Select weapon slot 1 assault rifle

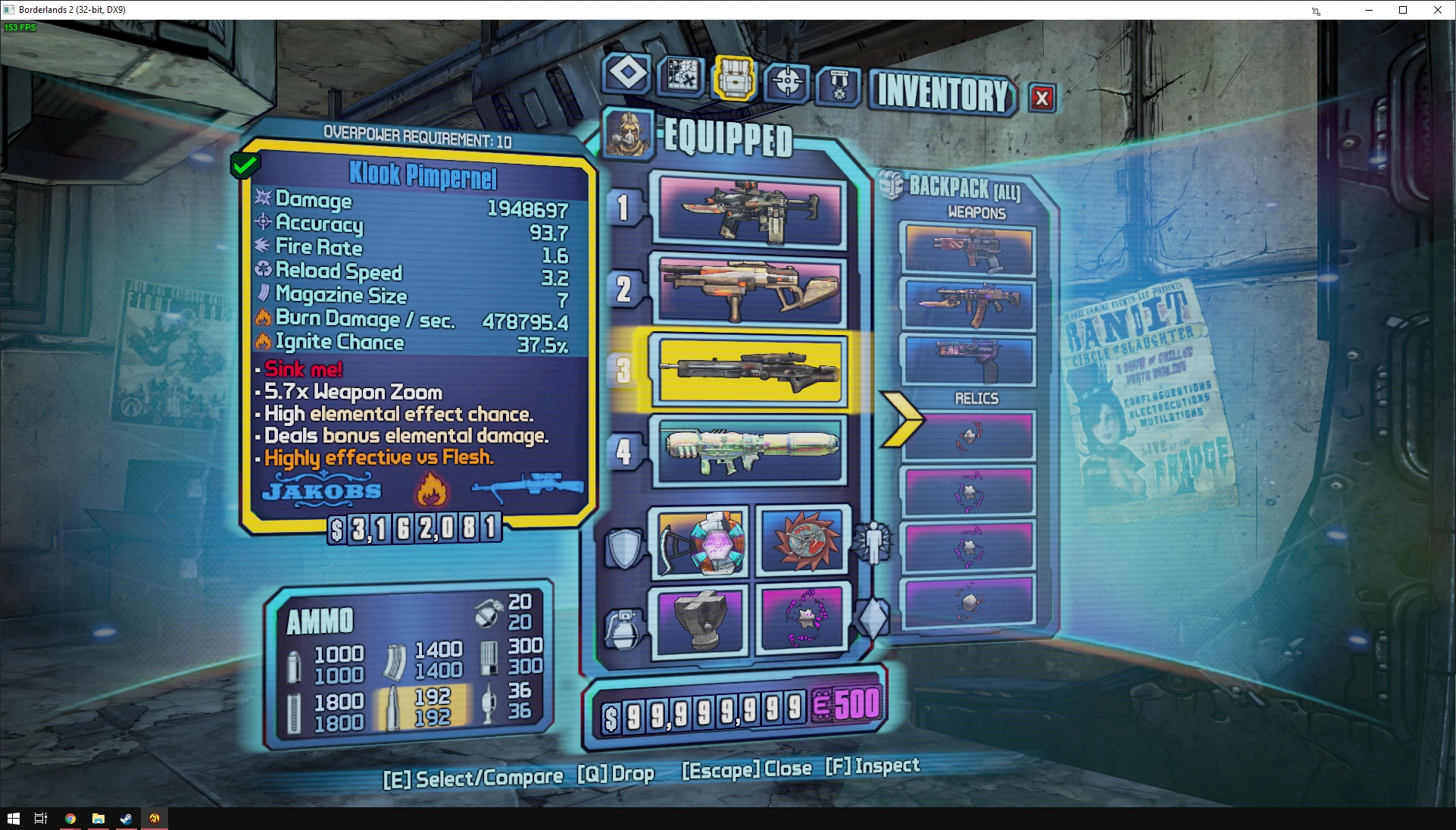coord(751,209)
